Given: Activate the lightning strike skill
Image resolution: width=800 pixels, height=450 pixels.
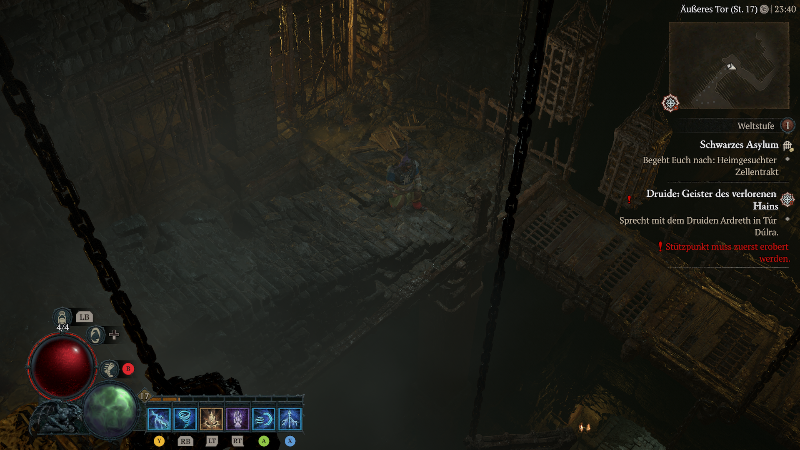Looking at the screenshot, I should pos(159,419).
